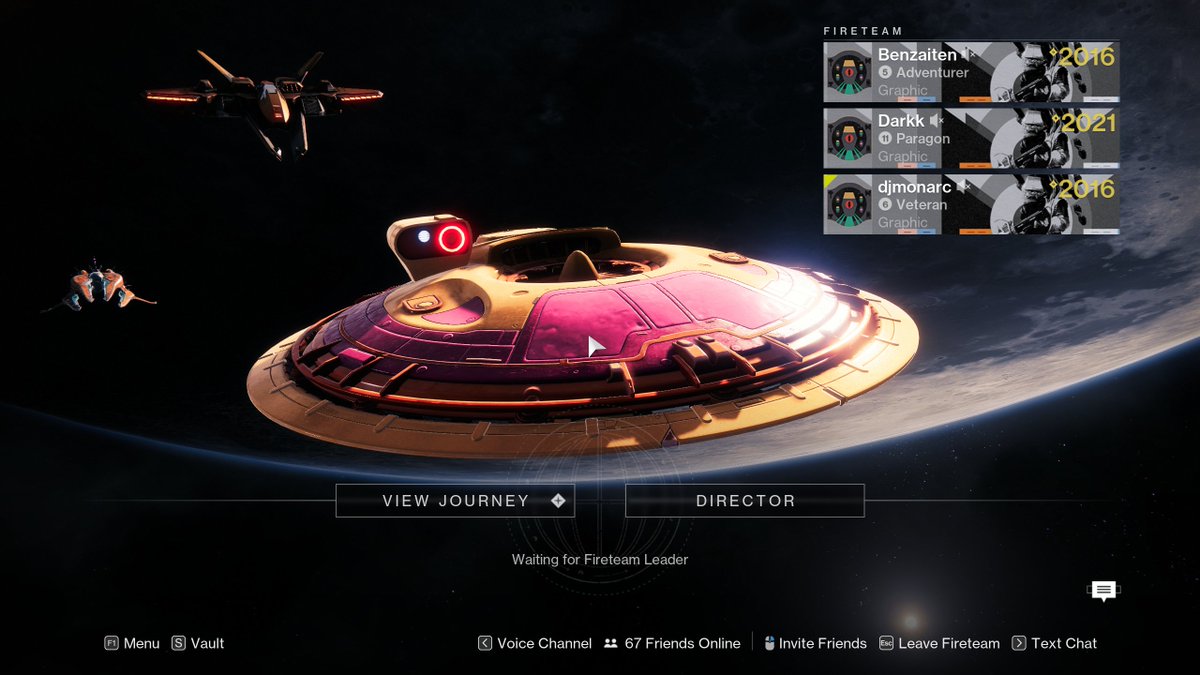Select Benzaiten's fireteam card
The width and height of the screenshot is (1200, 675).
pos(970,72)
